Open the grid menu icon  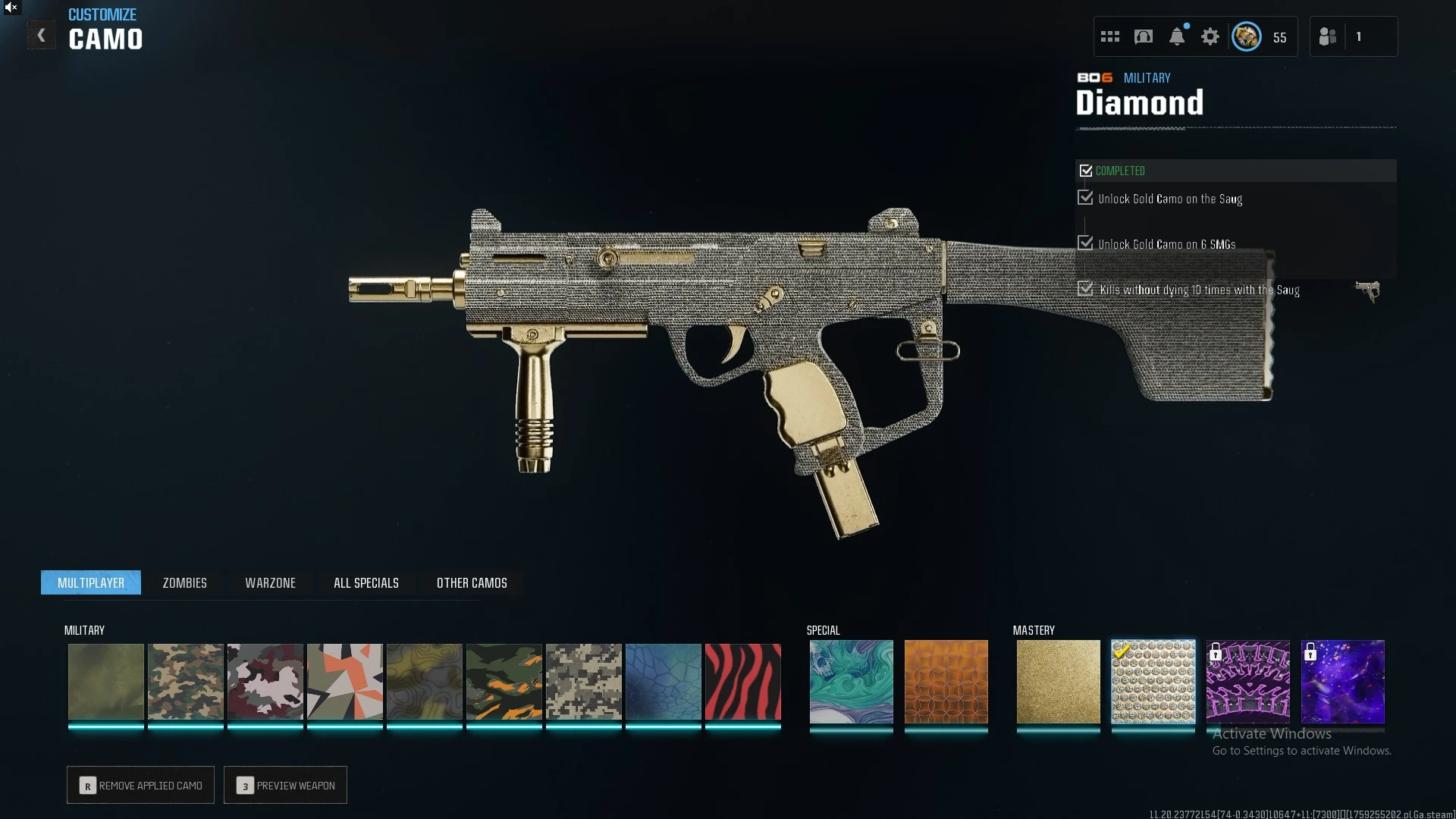click(x=1109, y=36)
